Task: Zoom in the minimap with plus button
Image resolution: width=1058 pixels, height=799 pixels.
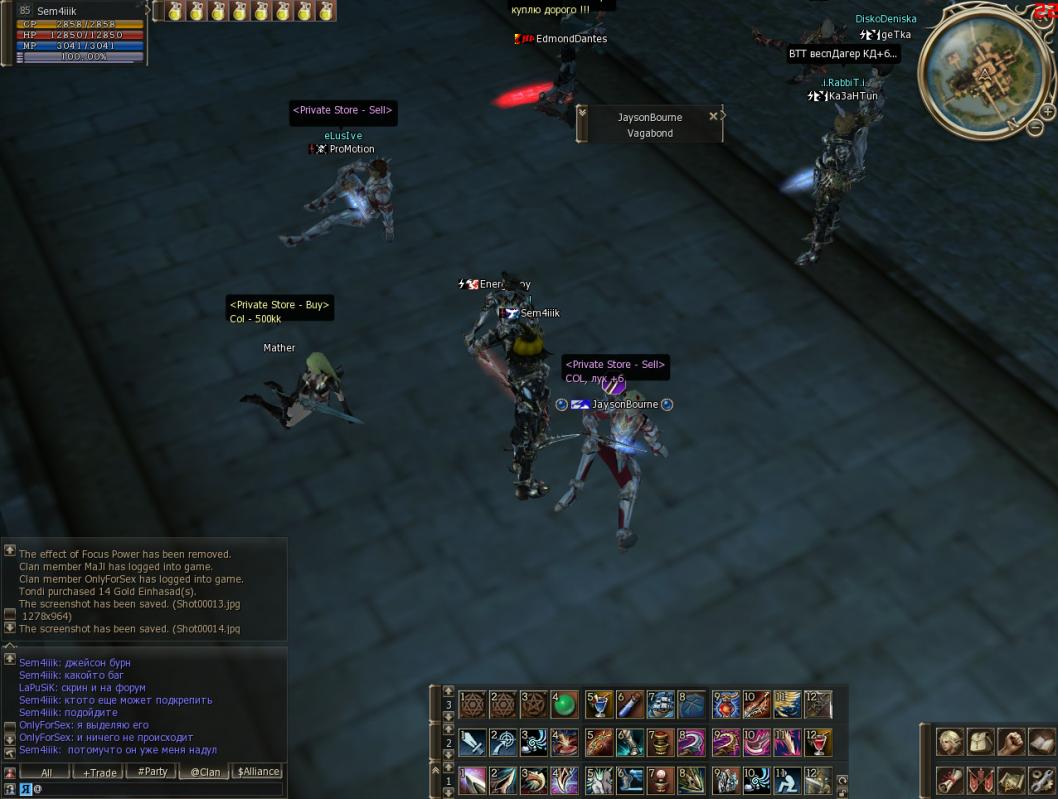Action: coord(1046,112)
